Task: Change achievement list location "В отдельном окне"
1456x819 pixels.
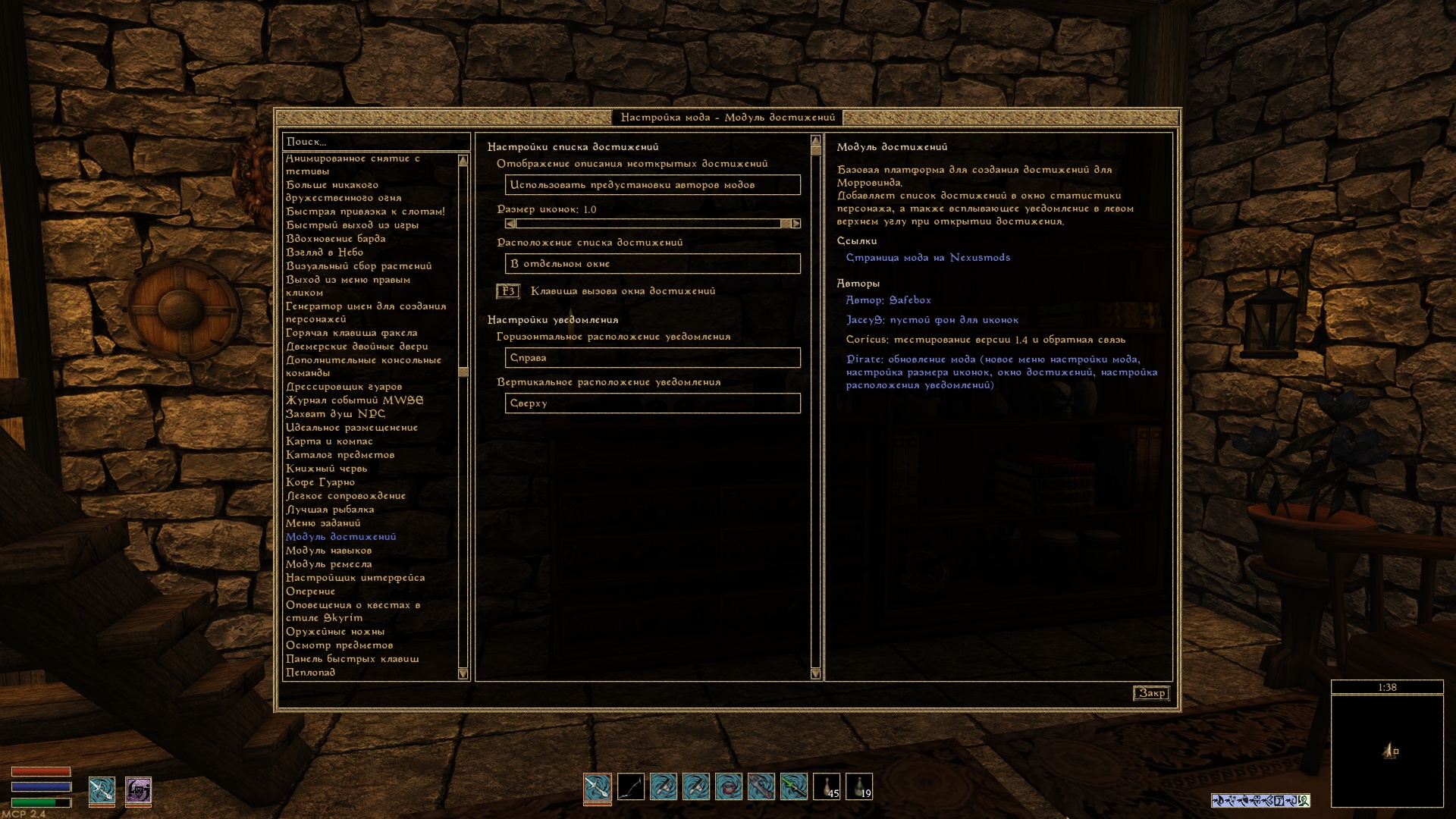Action: coord(652,264)
